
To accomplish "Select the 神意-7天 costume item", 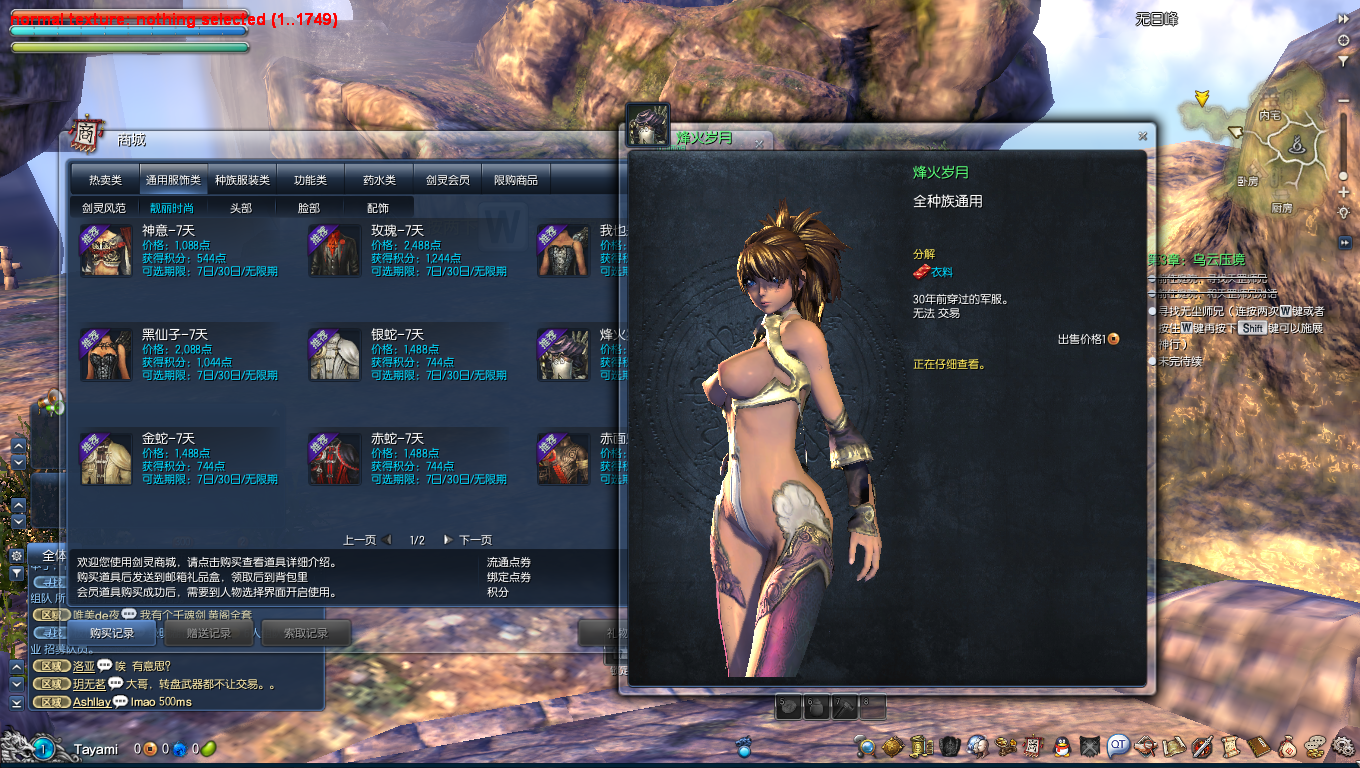I will 106,251.
